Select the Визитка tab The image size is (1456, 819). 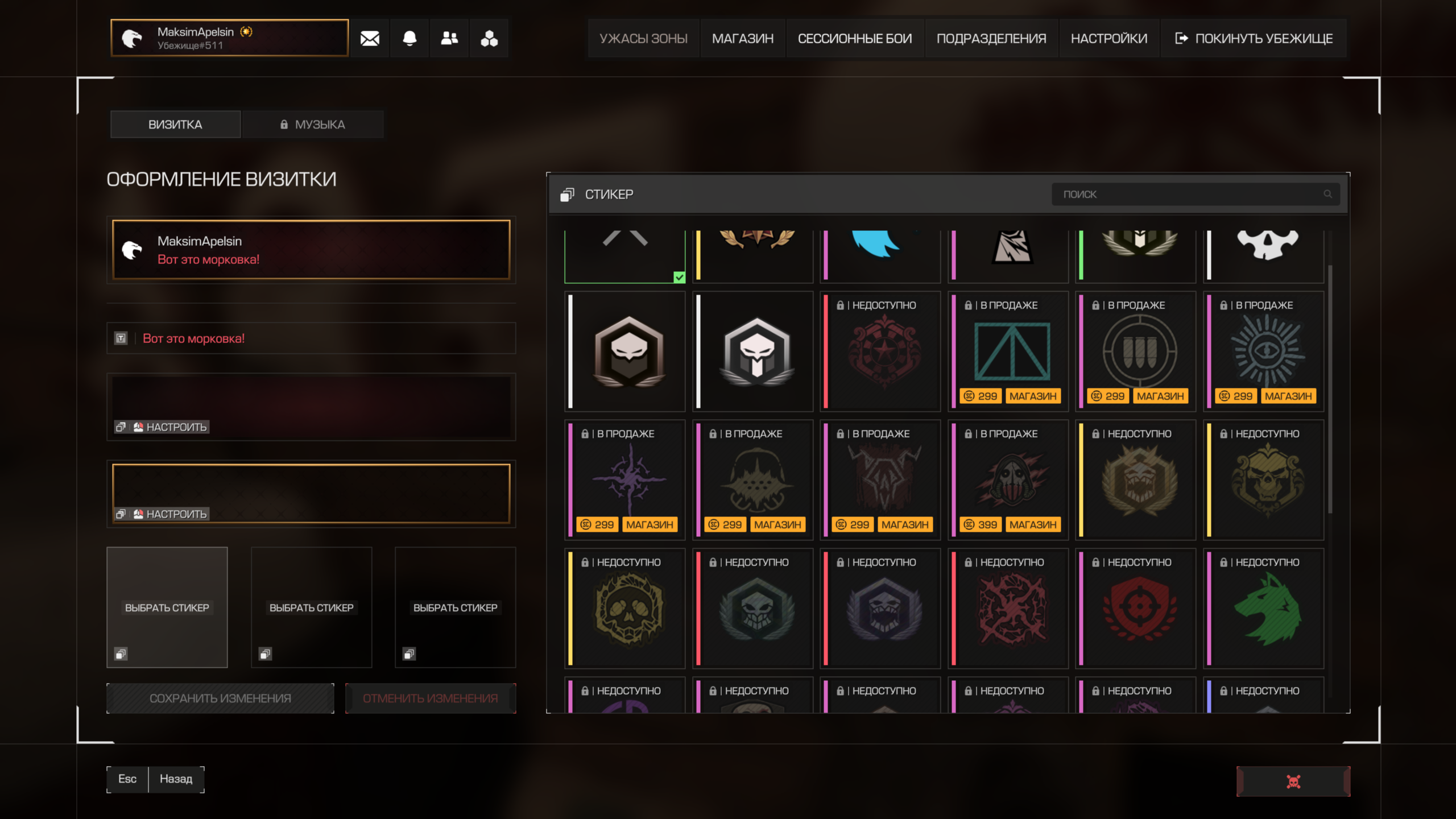(x=175, y=124)
